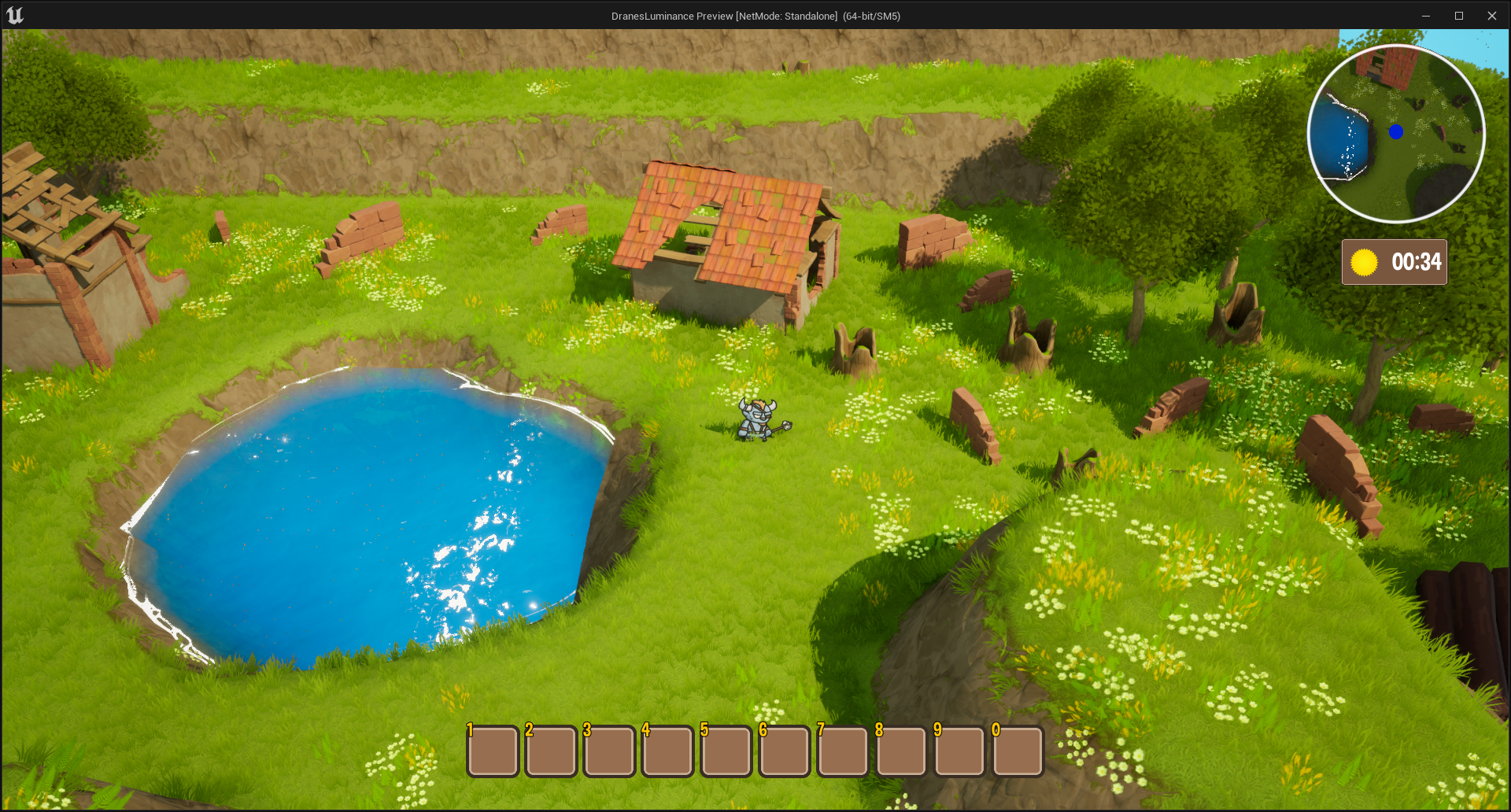Choose the hotbar slot labeled 6

tap(785, 751)
